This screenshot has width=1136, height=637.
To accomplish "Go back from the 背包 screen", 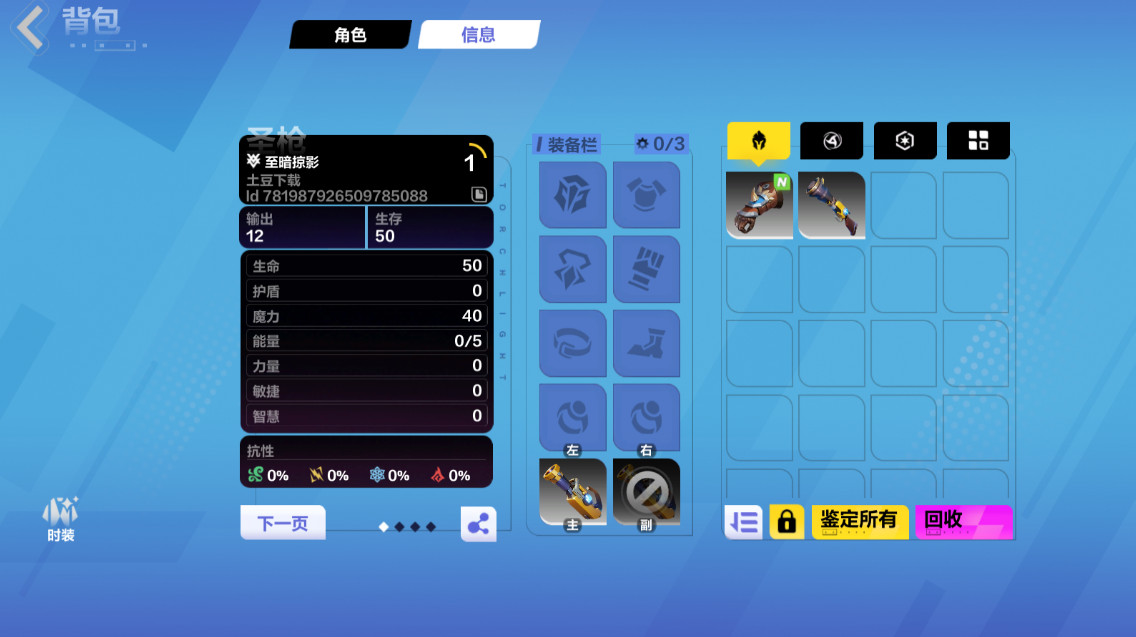I will click(30, 27).
